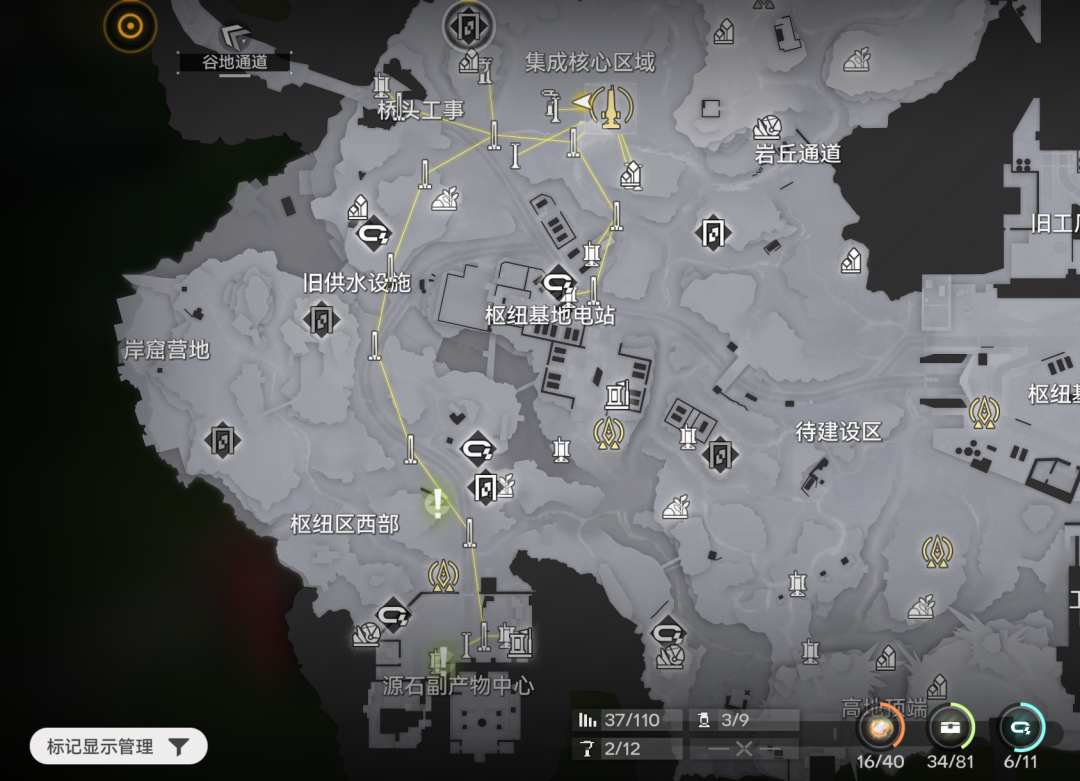
Task: Click the yellow target circle button
Action: pos(130,26)
